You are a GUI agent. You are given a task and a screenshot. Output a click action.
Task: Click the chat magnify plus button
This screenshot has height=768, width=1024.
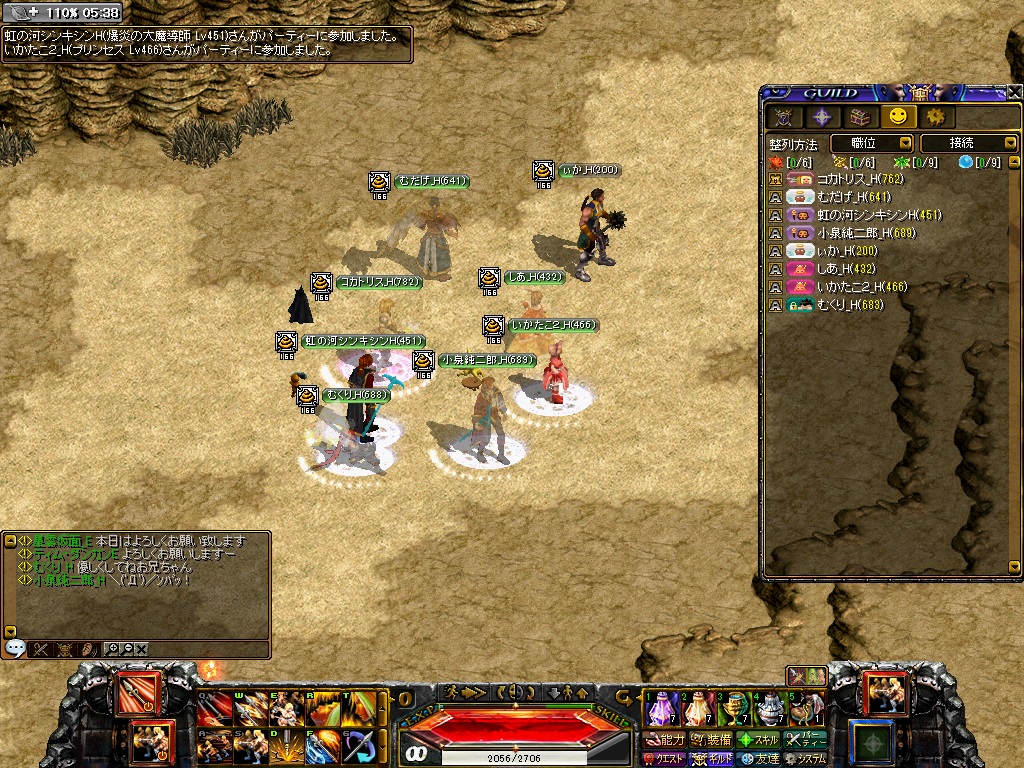point(113,649)
